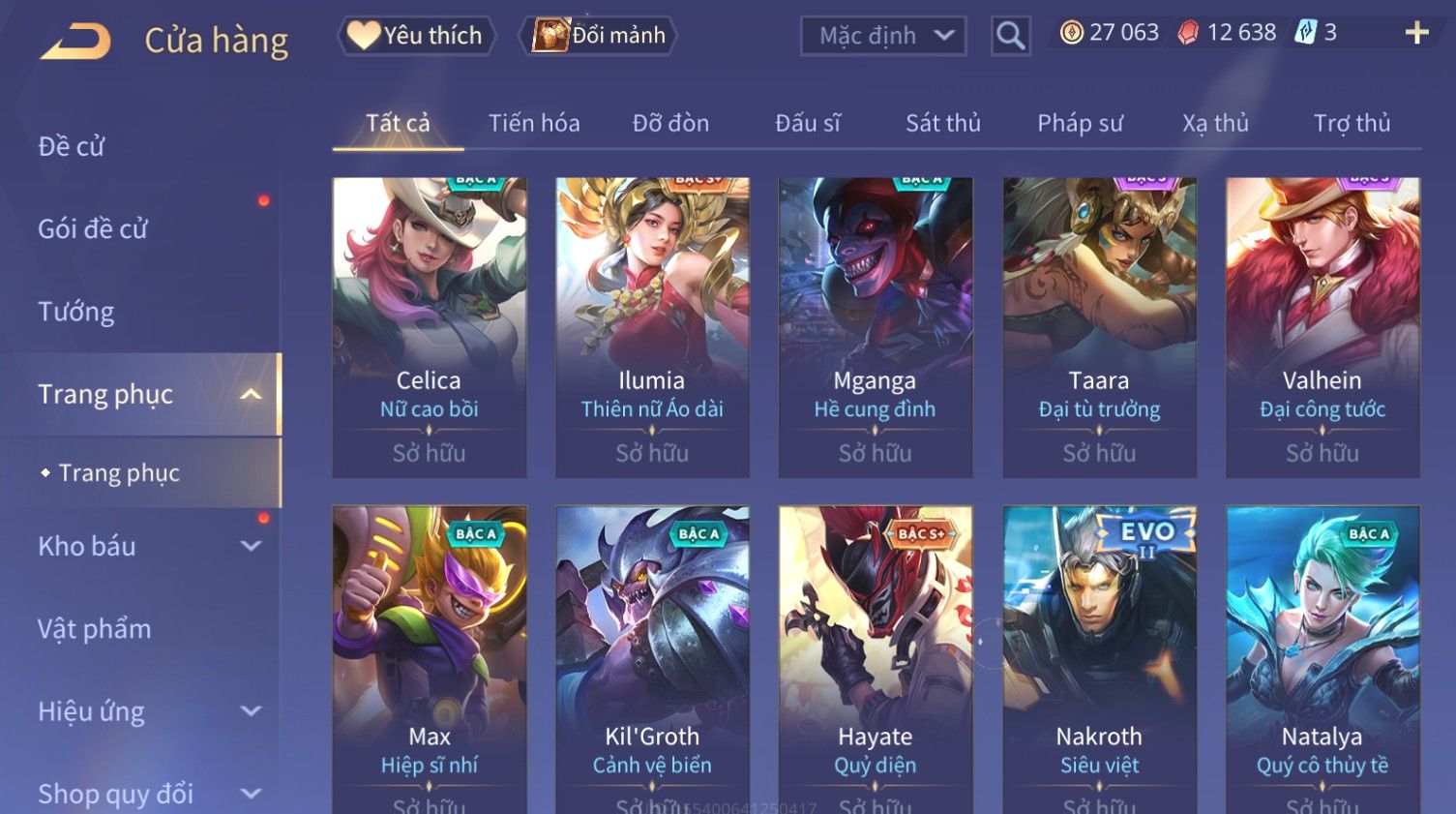Show the Pháp sư skins tab

[x=1080, y=123]
